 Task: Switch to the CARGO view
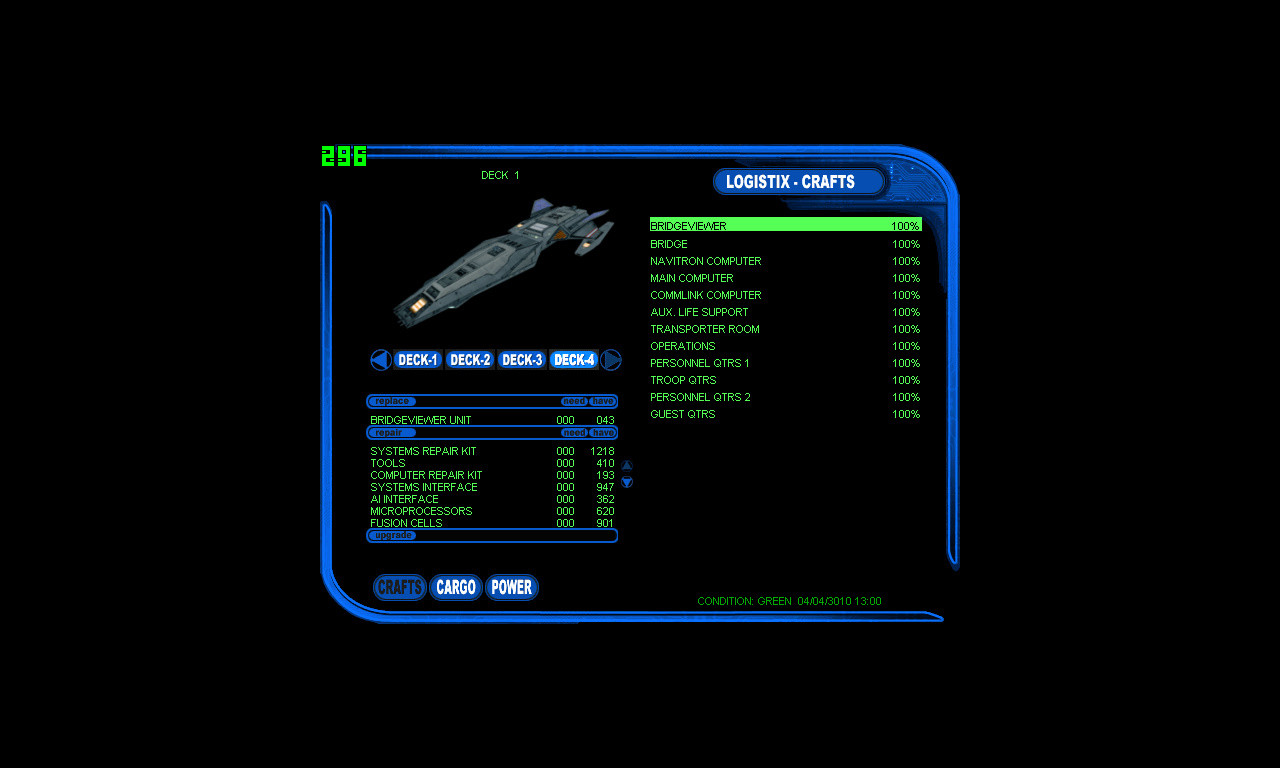click(x=455, y=588)
